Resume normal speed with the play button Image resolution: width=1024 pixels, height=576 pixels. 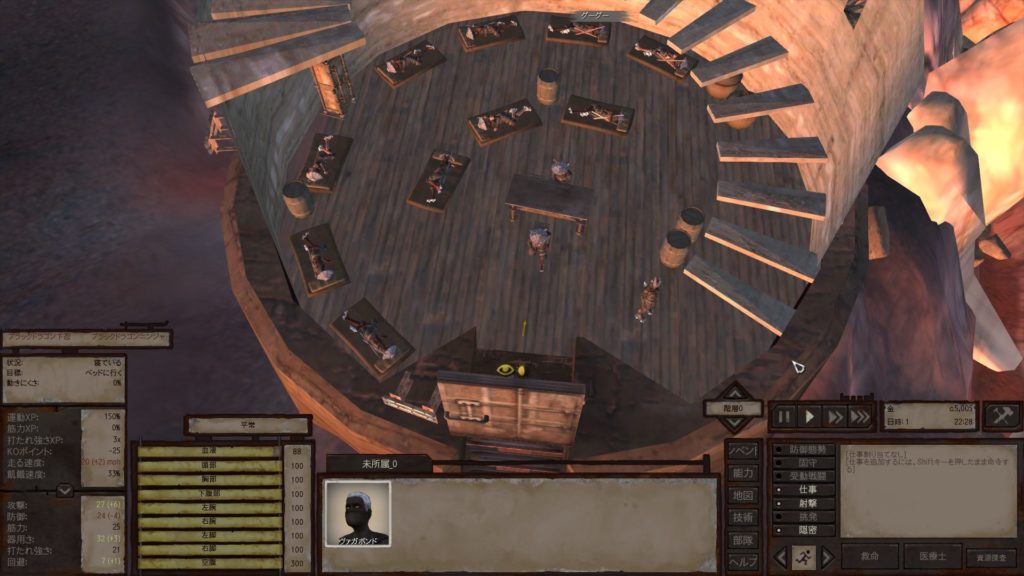(811, 416)
